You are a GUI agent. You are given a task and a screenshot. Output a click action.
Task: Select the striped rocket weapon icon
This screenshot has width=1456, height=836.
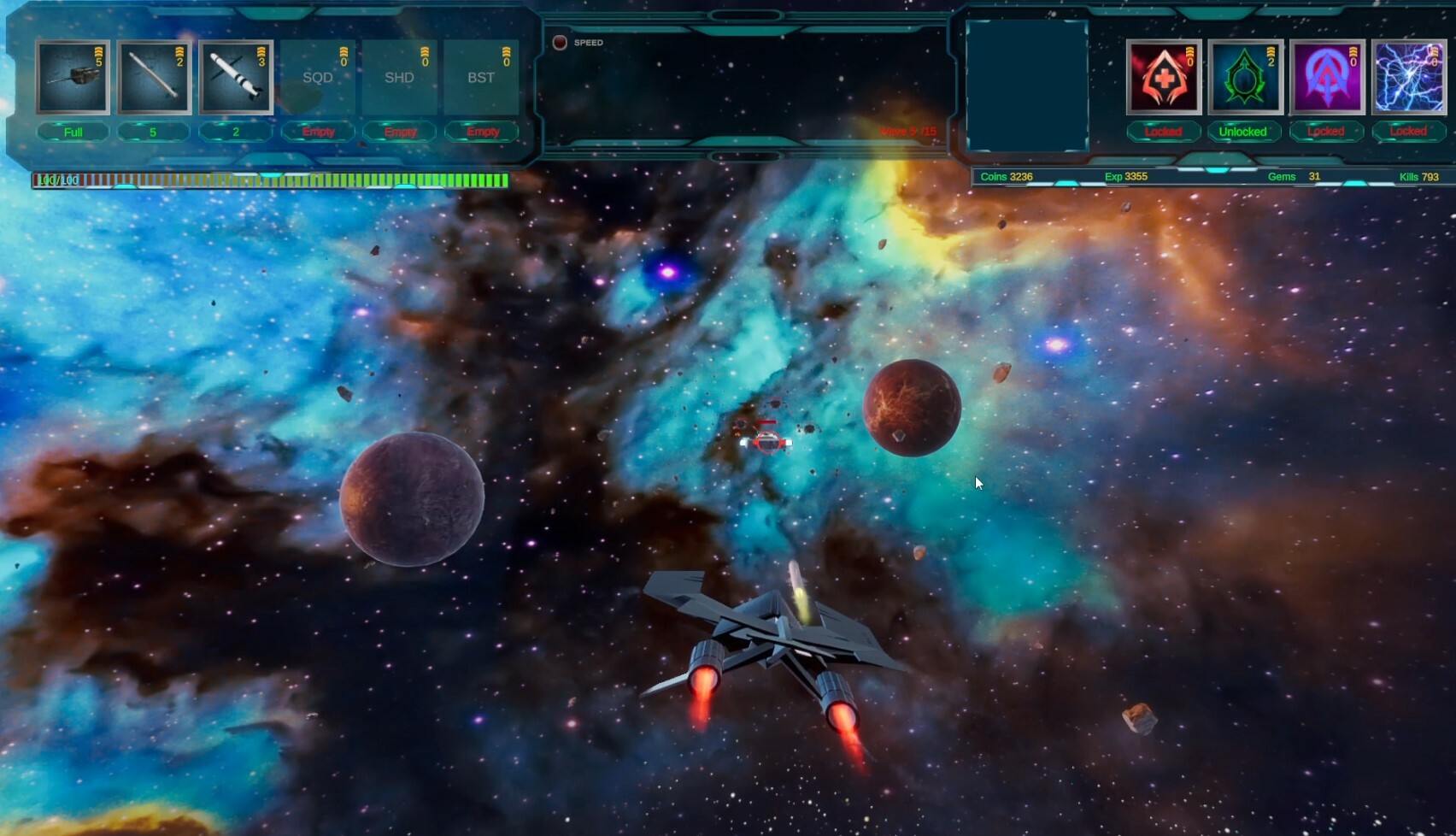(235, 77)
